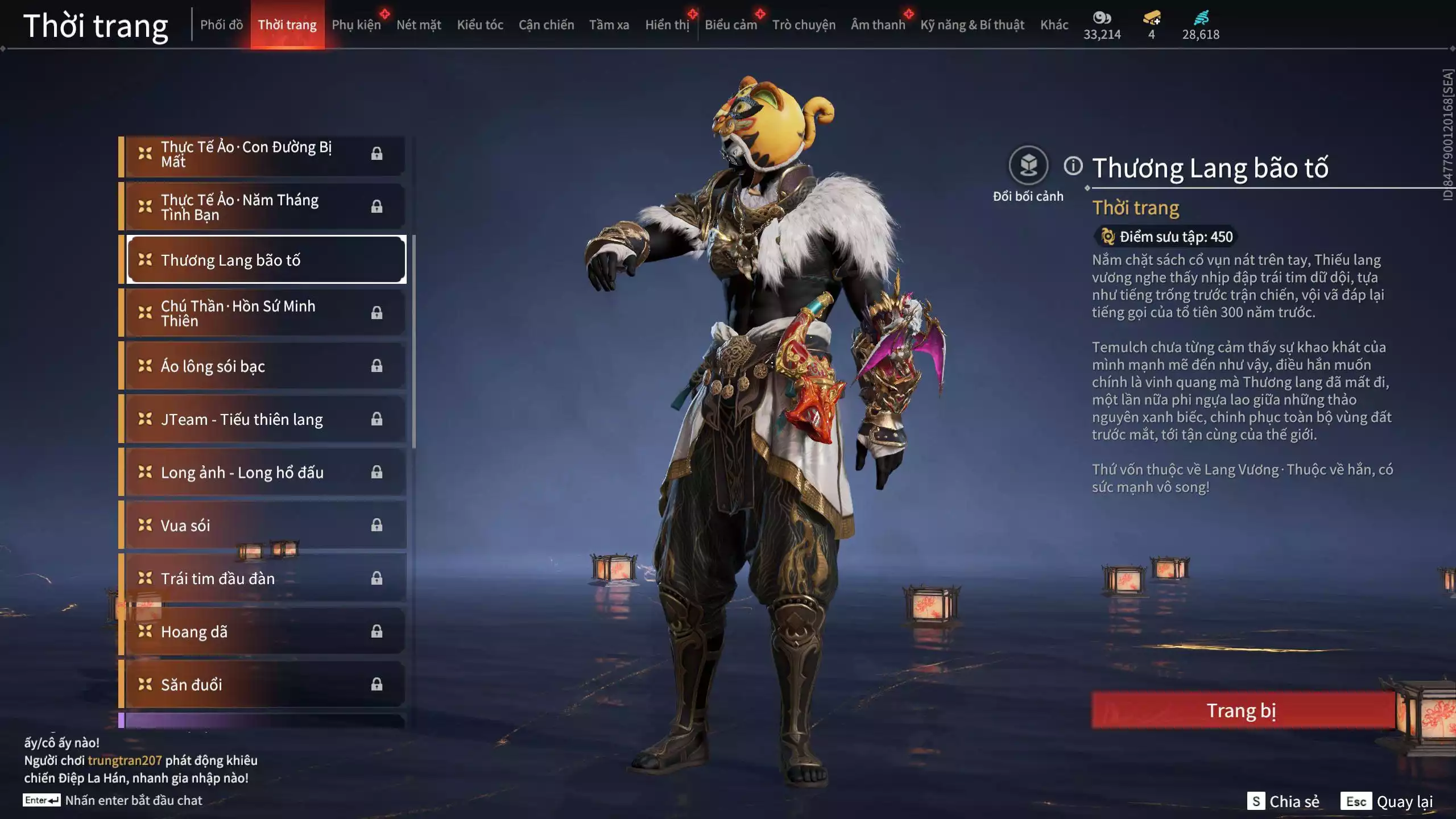Click the Trang bị equip button
The width and height of the screenshot is (1456, 819).
point(1242,710)
